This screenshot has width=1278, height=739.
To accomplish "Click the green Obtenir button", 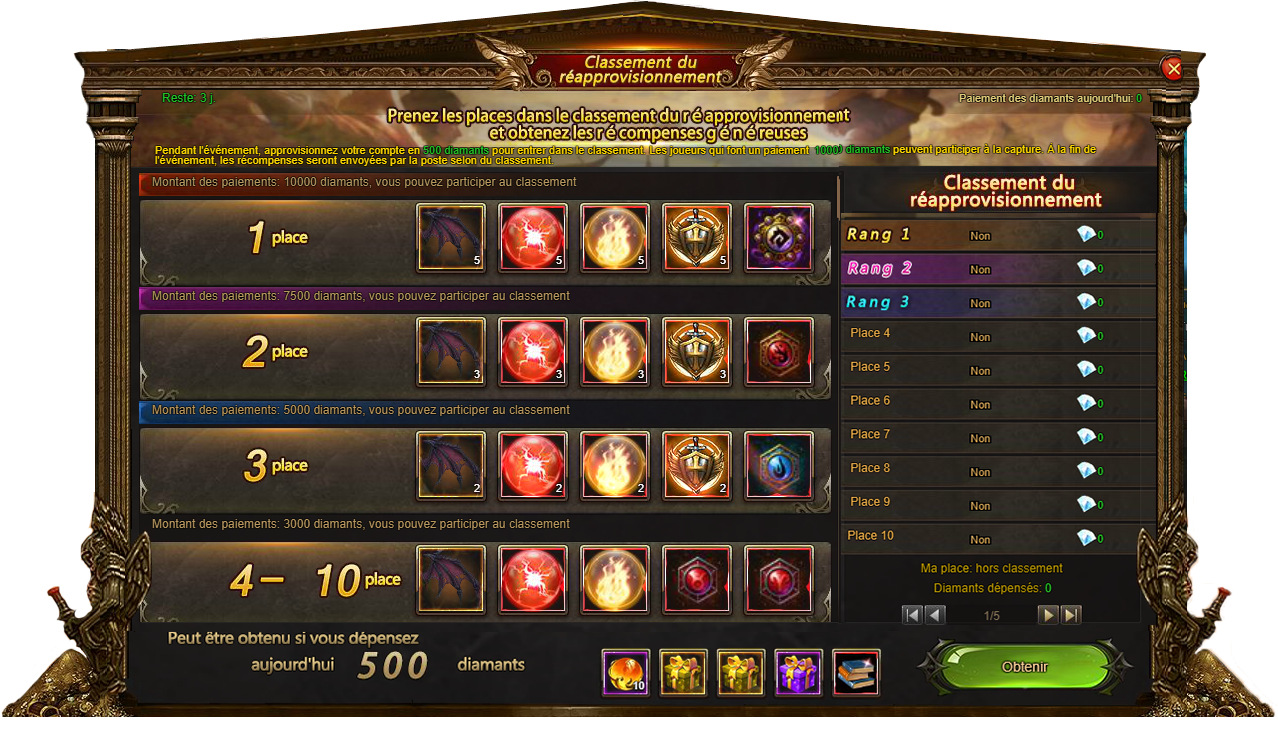I will [x=1024, y=667].
